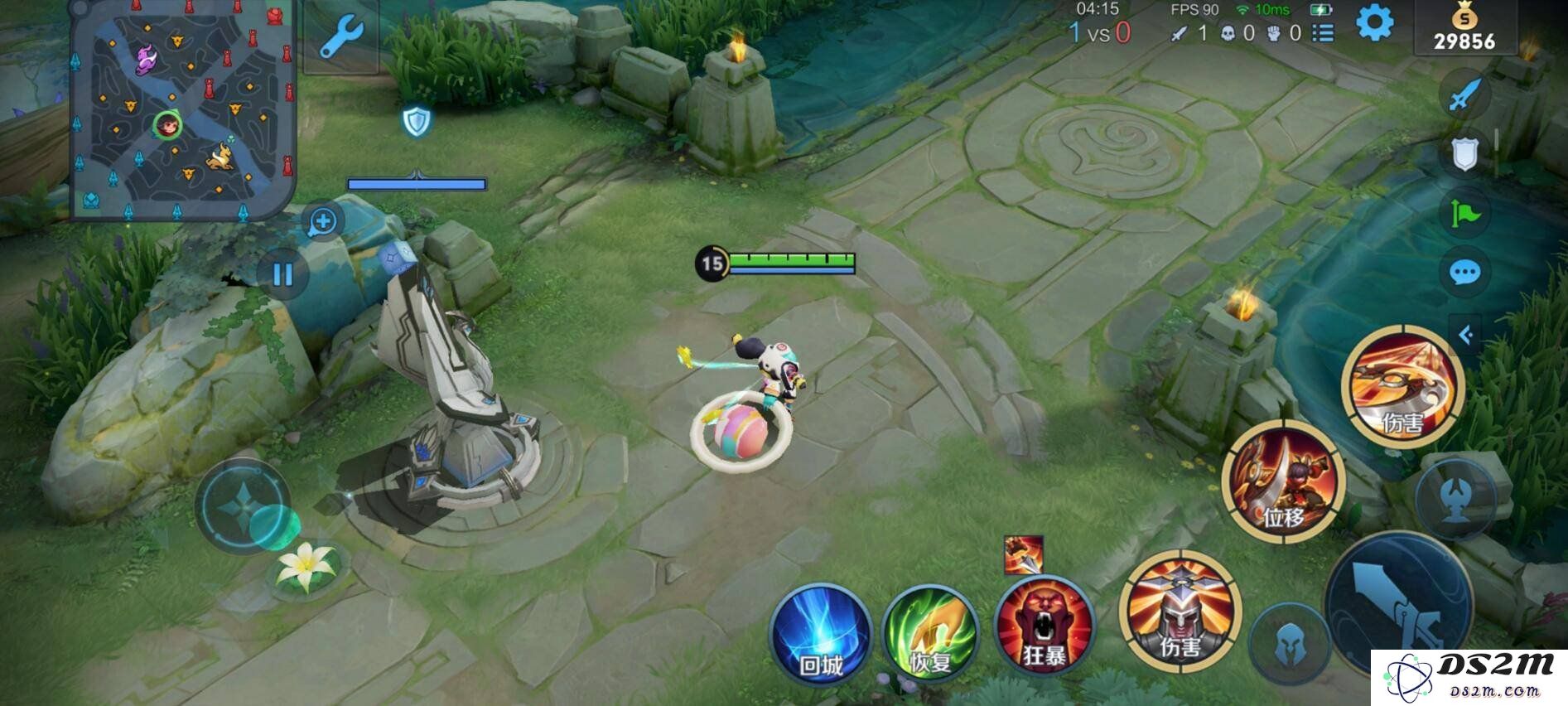The image size is (1568, 706).
Task: Open the wrench tool icon
Action: coord(341,37)
